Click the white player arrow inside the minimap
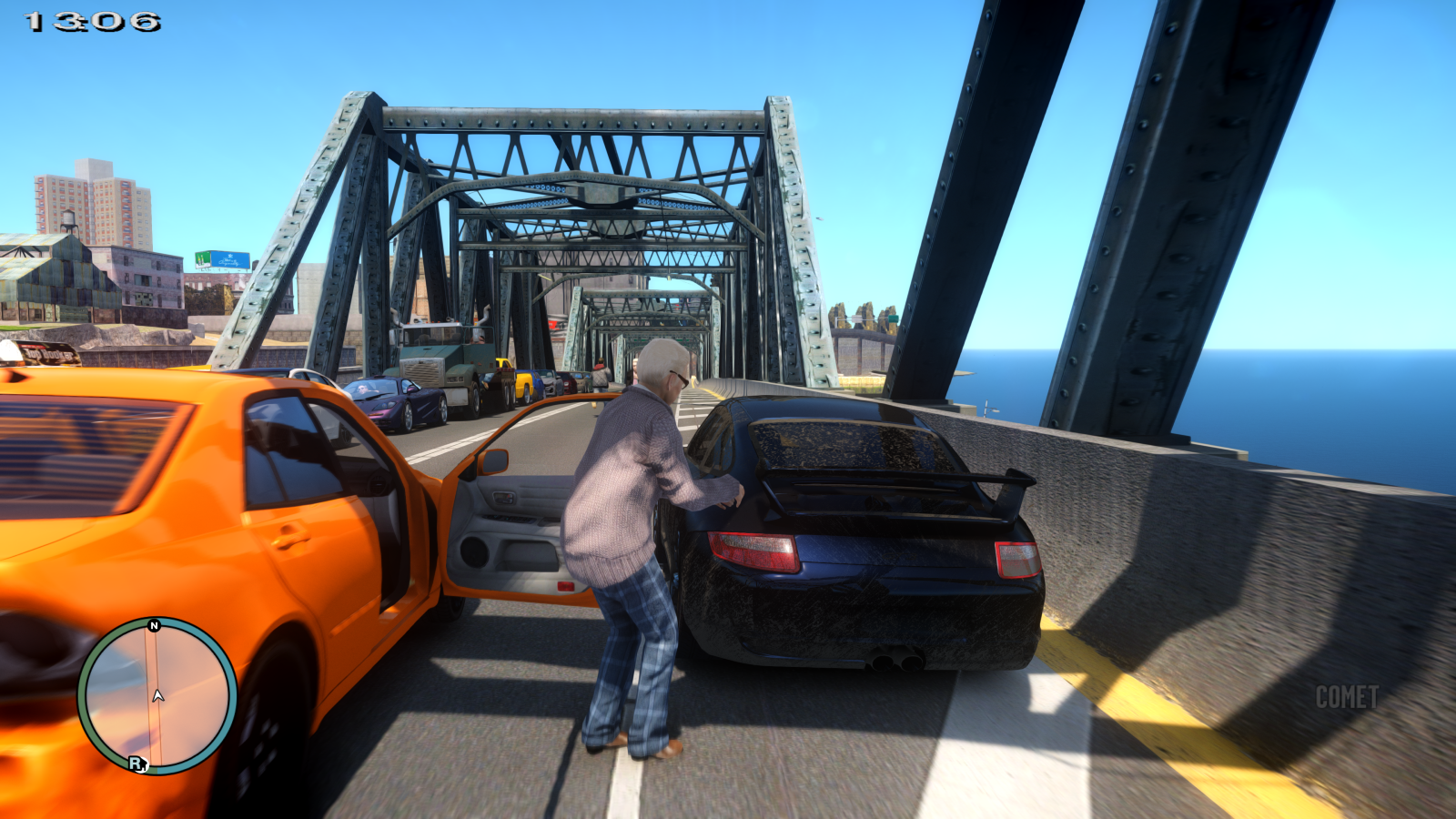The height and width of the screenshot is (819, 1456). pos(158,696)
